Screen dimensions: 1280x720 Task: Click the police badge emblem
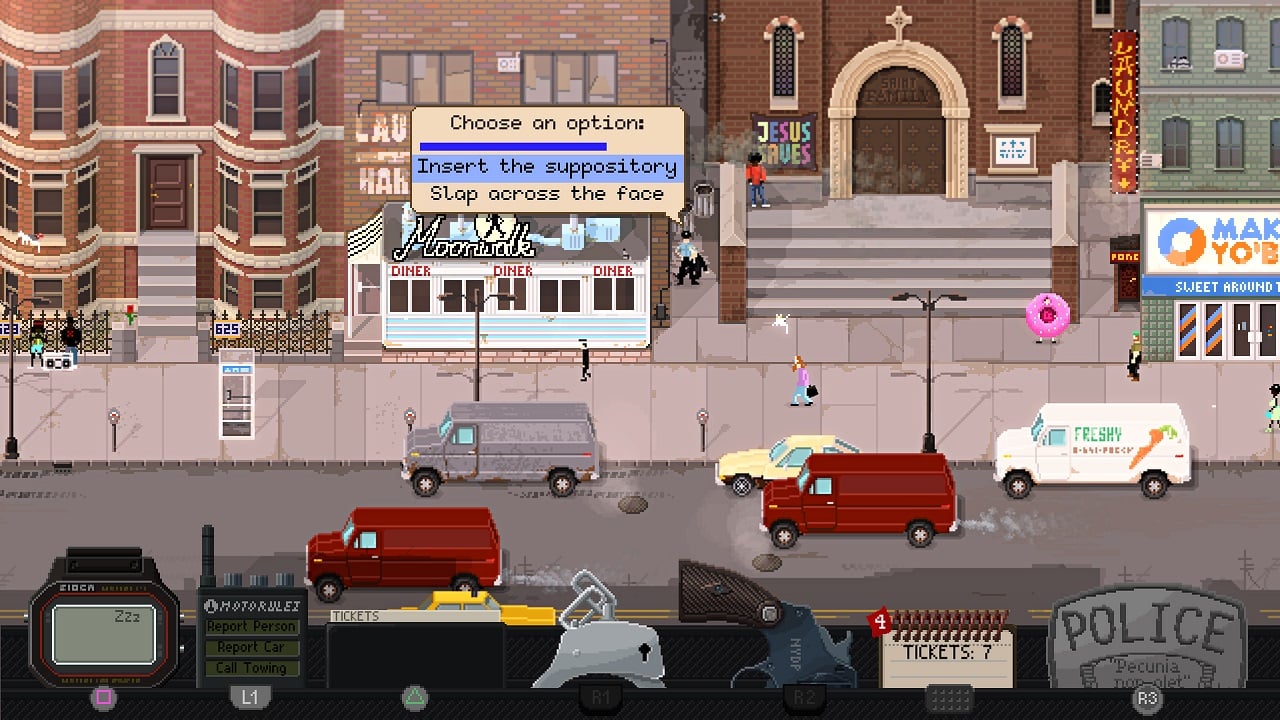[1147, 640]
